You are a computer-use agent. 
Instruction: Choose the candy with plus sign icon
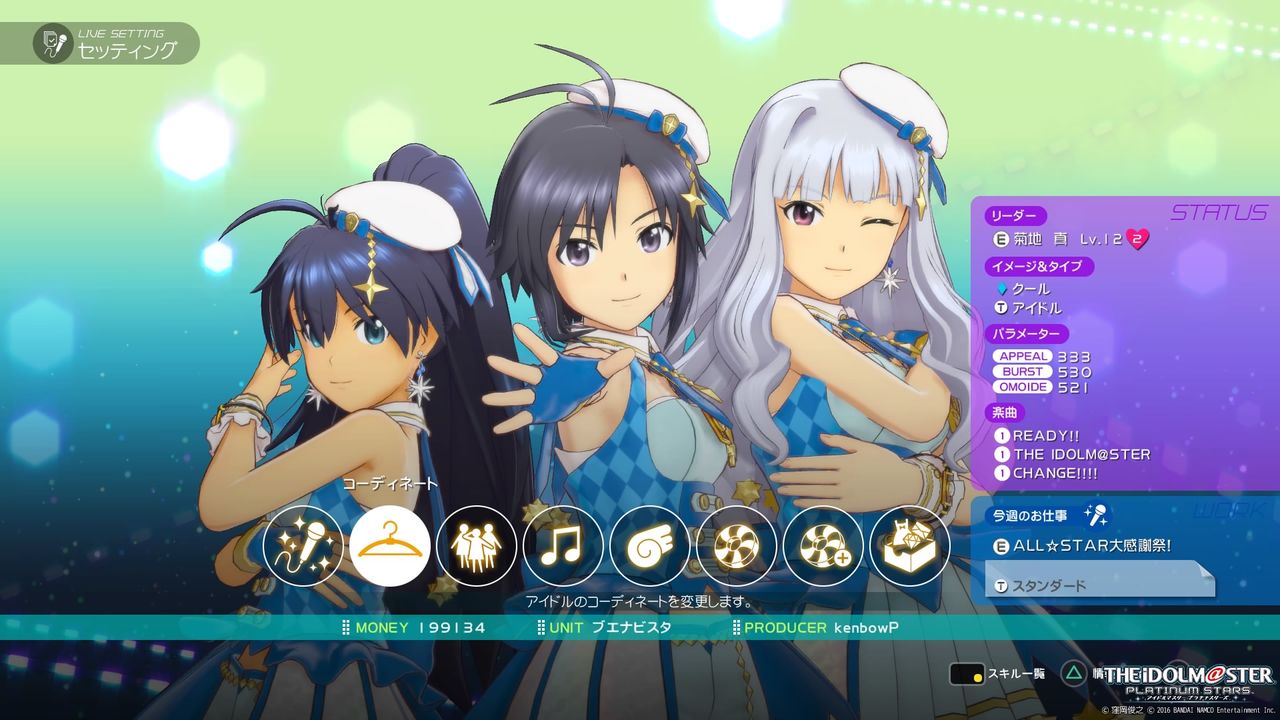point(823,546)
